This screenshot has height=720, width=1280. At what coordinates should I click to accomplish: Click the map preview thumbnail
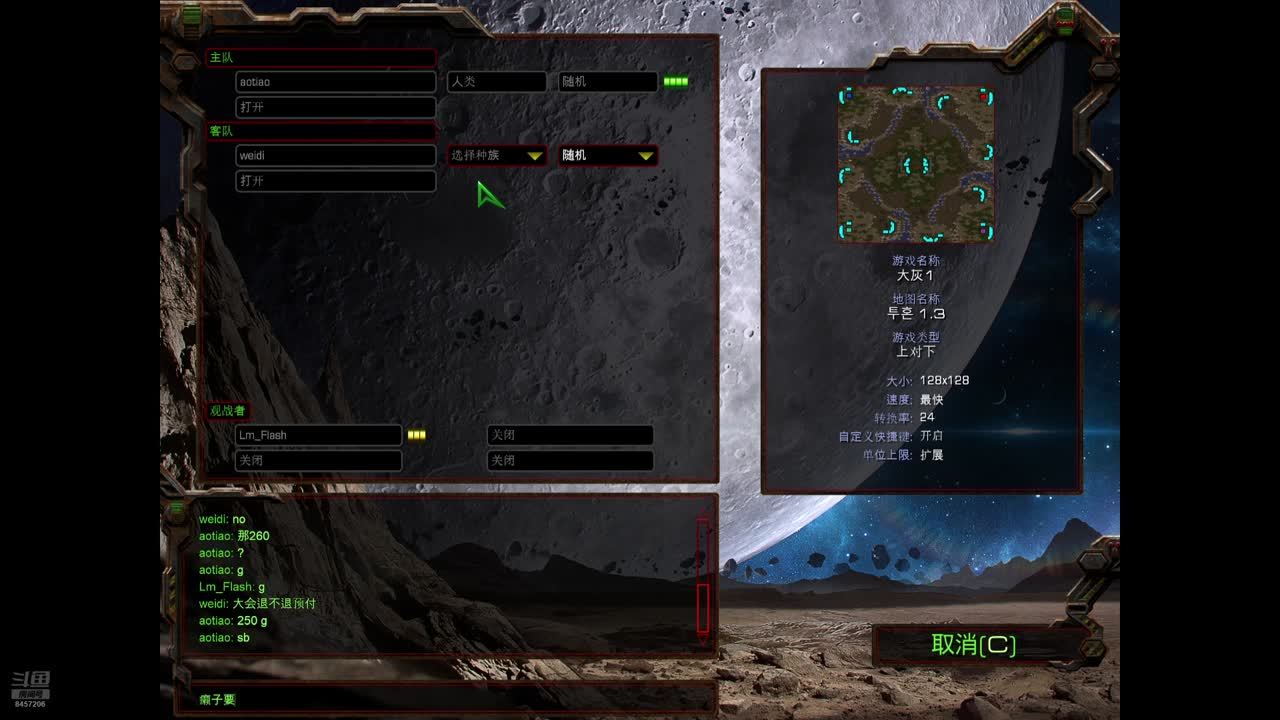[915, 164]
